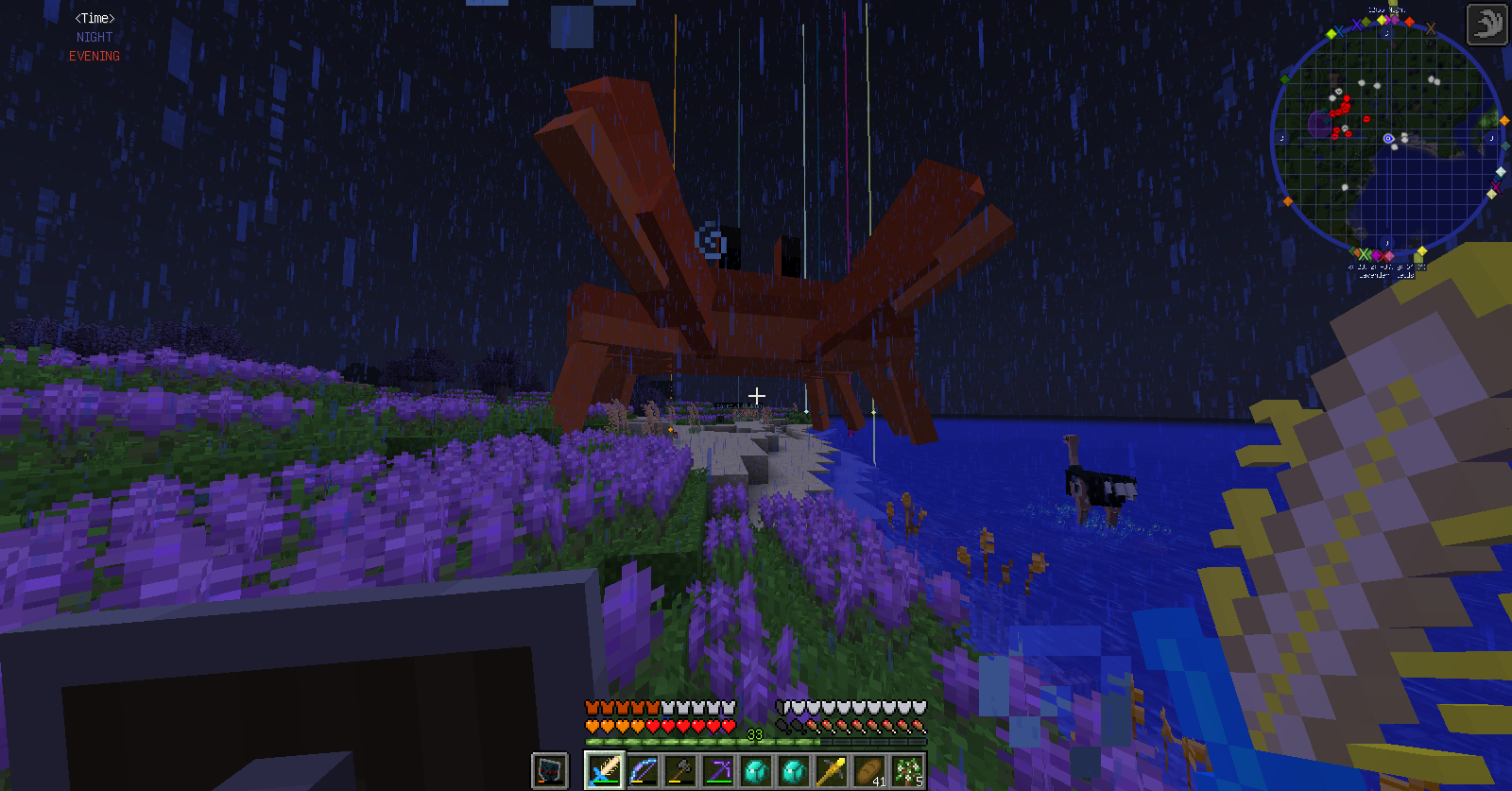The image size is (1512, 791).
Task: Expand the minimap's north direction marker
Action: pos(1385,33)
